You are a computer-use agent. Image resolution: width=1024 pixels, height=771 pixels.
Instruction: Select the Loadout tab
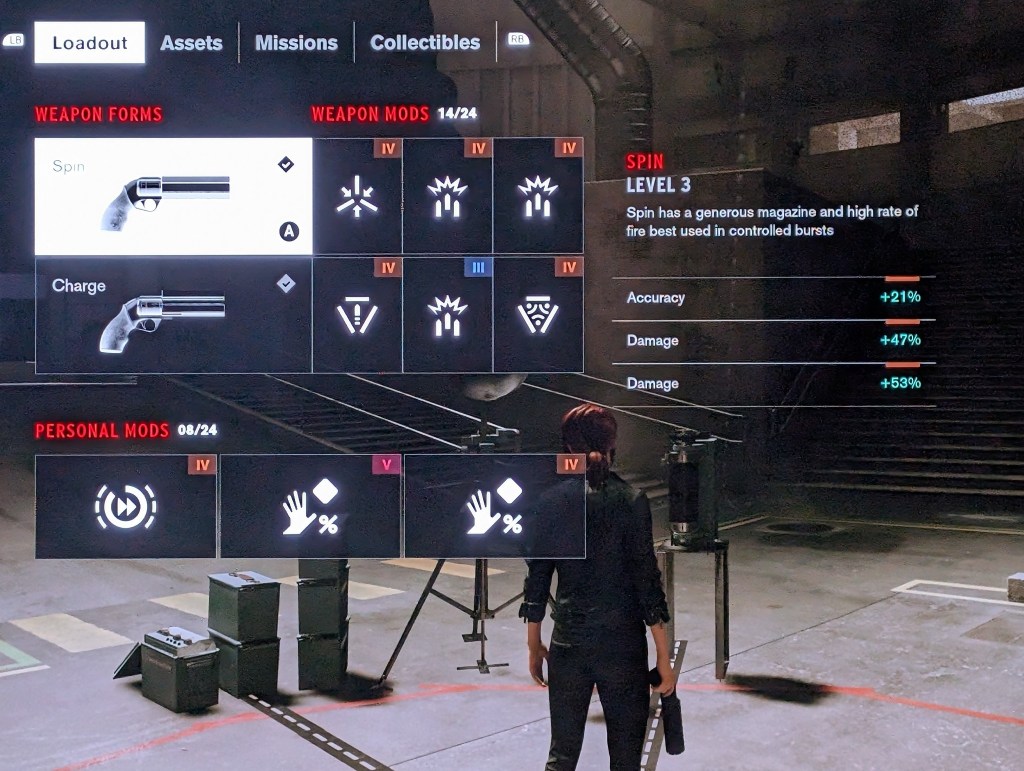(x=90, y=43)
